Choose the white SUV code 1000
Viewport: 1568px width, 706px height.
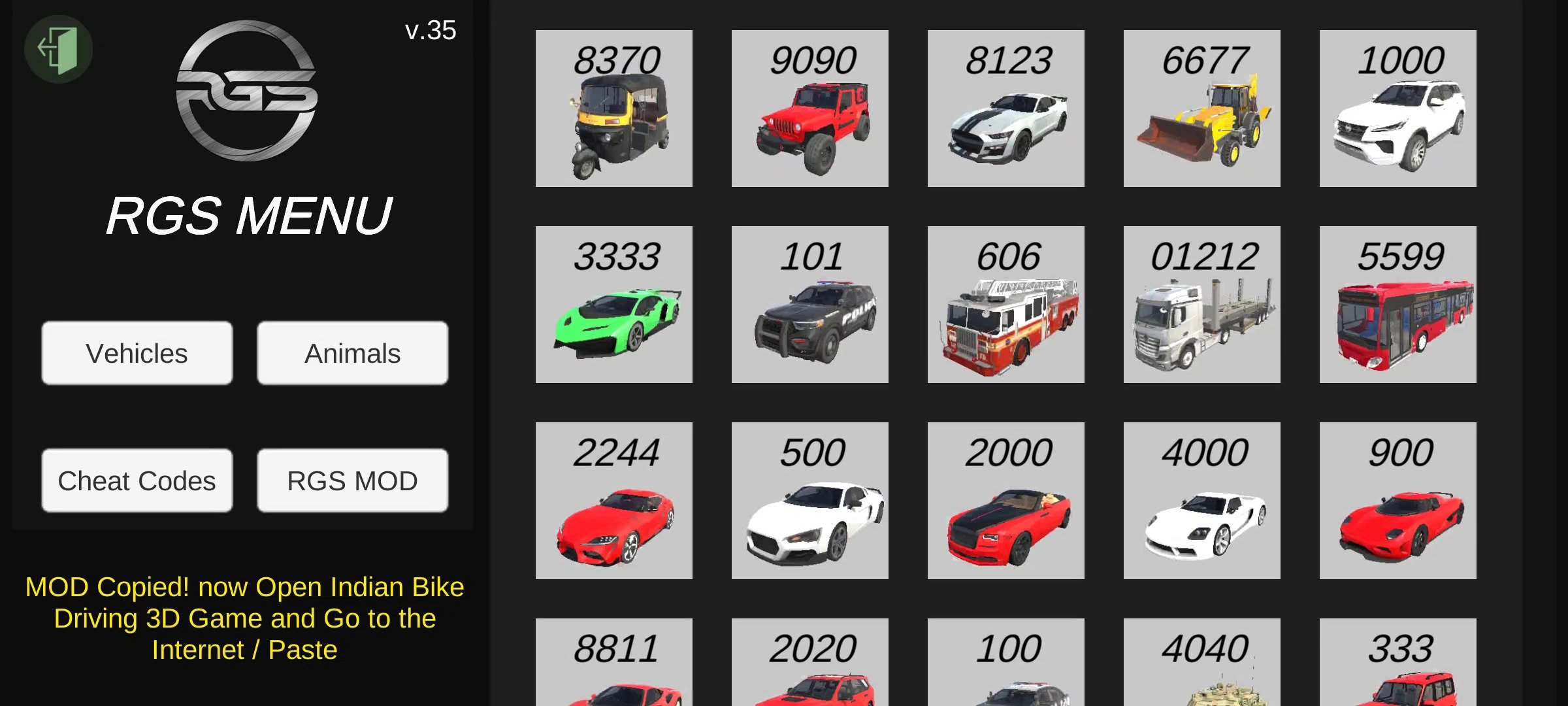1397,109
